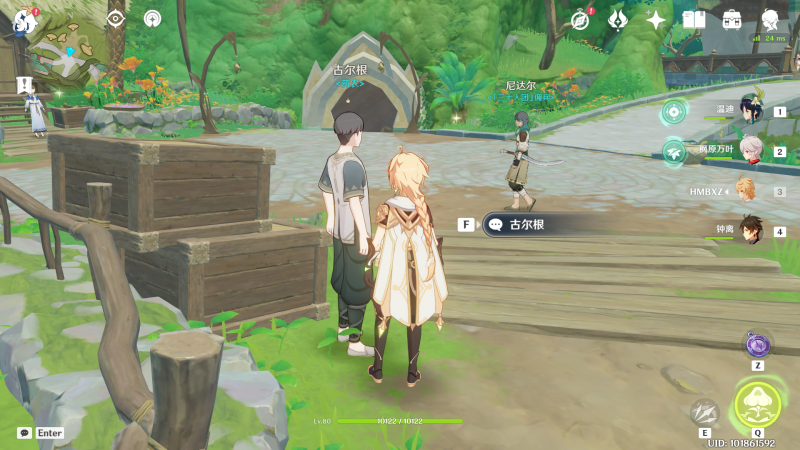Use the elemental skill icon
800x450 pixels.
[705, 412]
